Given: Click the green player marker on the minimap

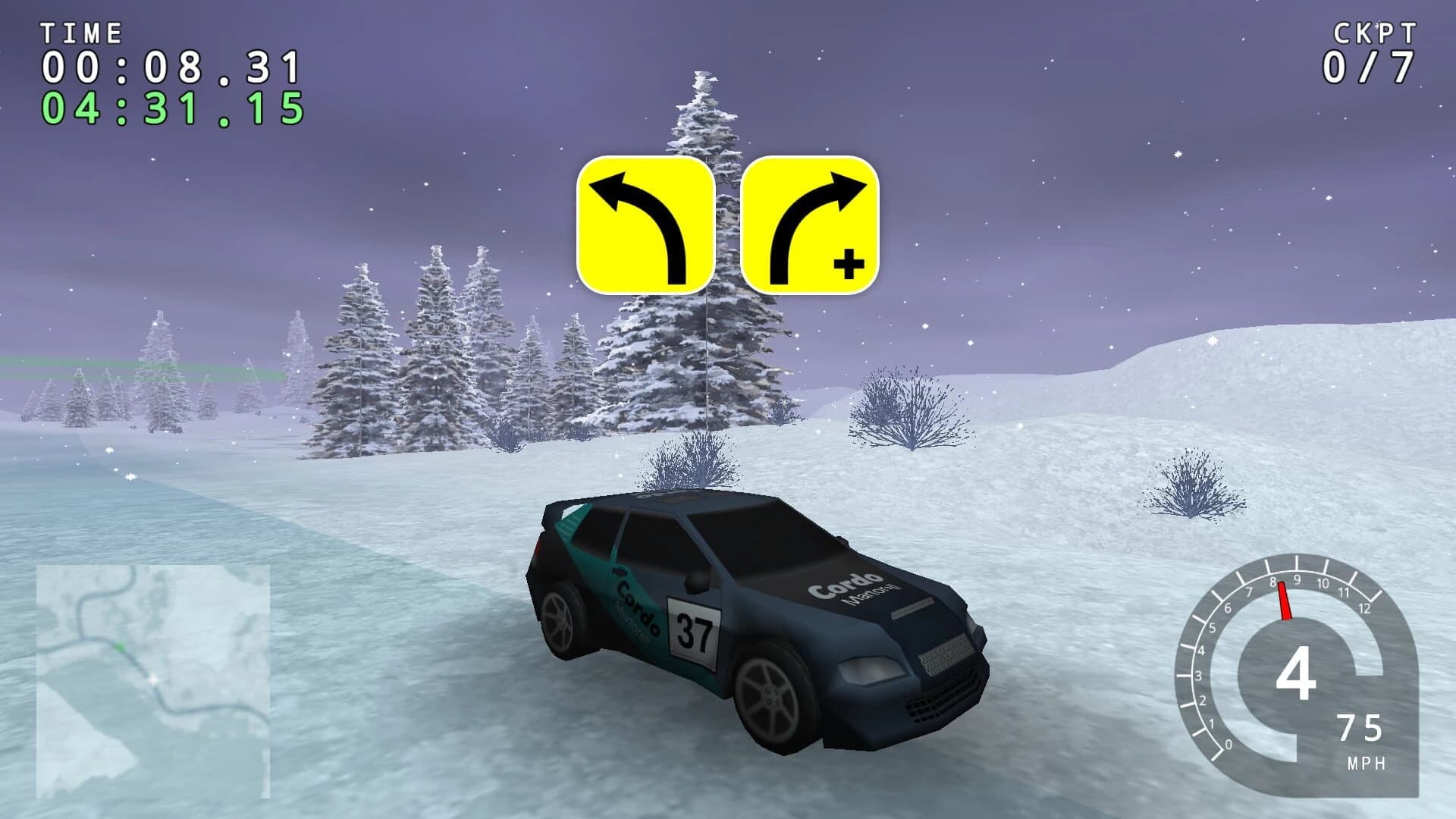Looking at the screenshot, I should click(120, 647).
